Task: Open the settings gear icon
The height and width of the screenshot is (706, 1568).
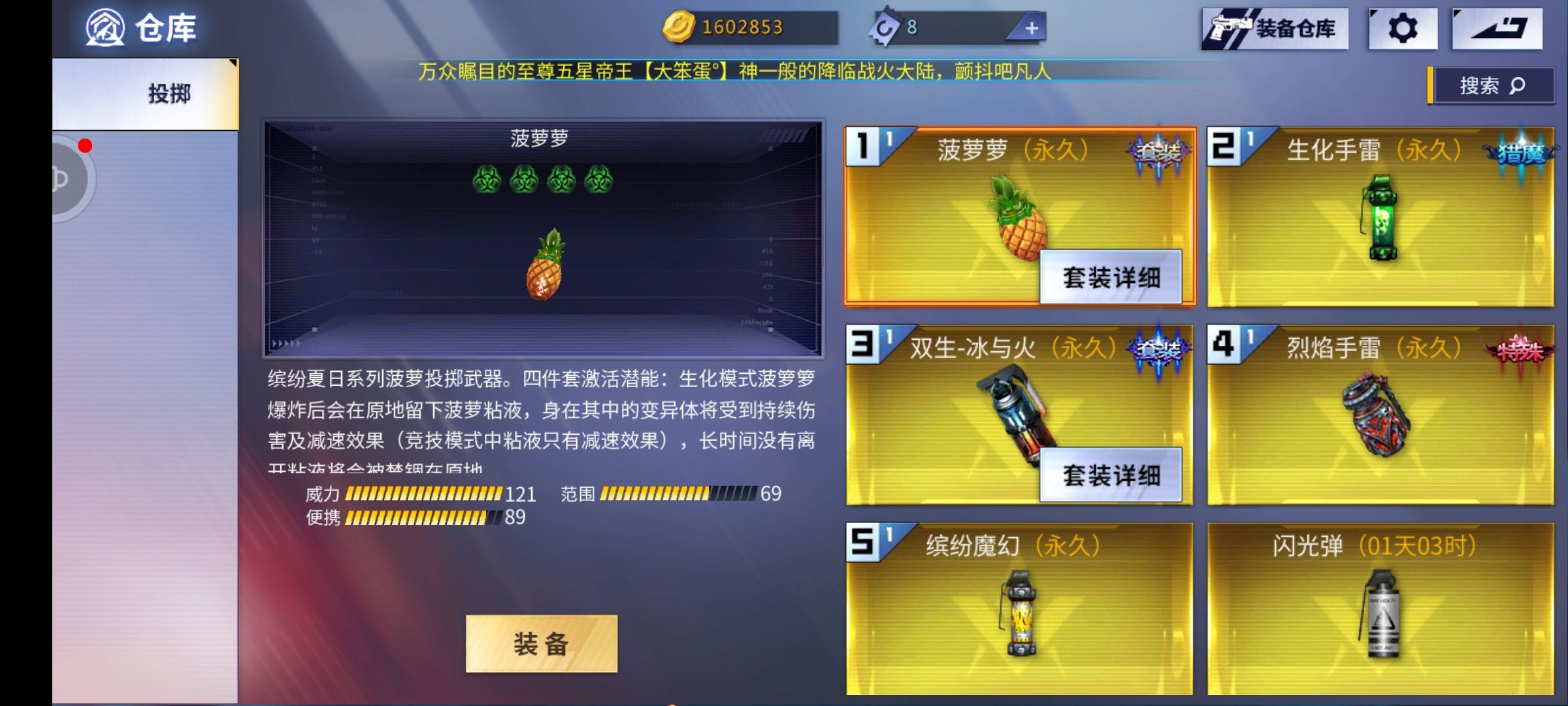Action: click(1402, 29)
